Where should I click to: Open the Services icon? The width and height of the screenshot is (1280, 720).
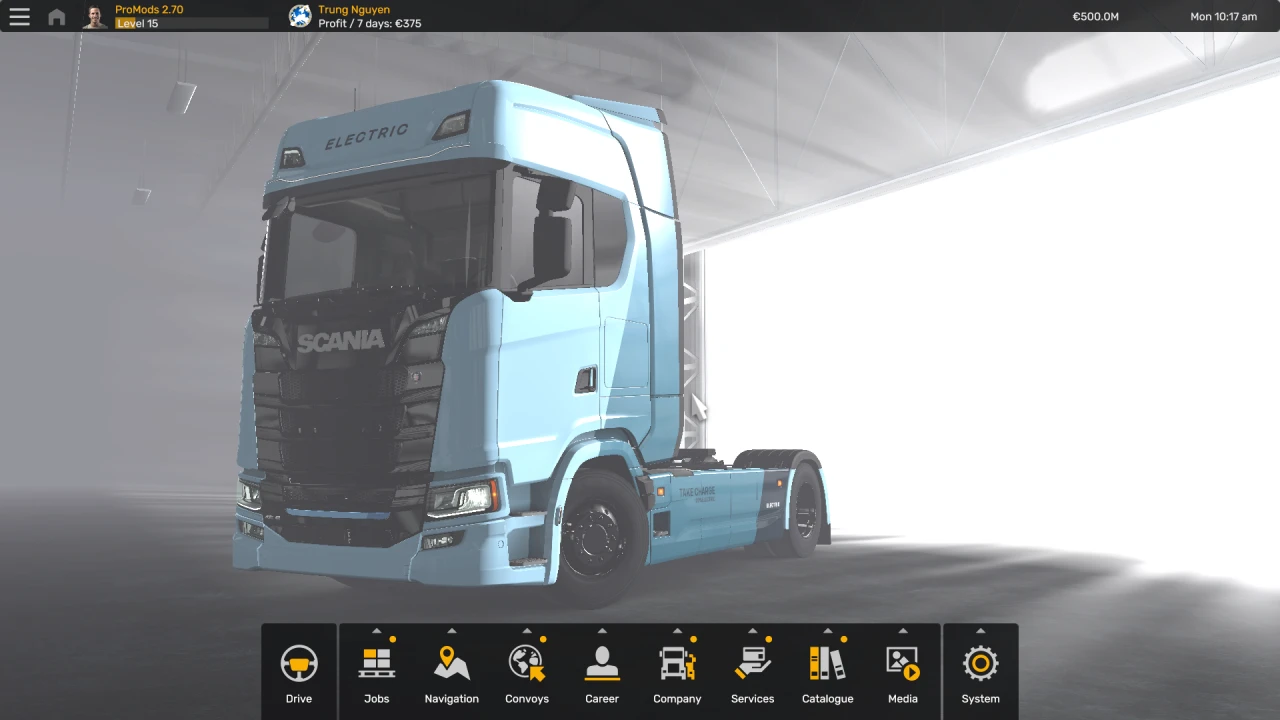coord(752,661)
